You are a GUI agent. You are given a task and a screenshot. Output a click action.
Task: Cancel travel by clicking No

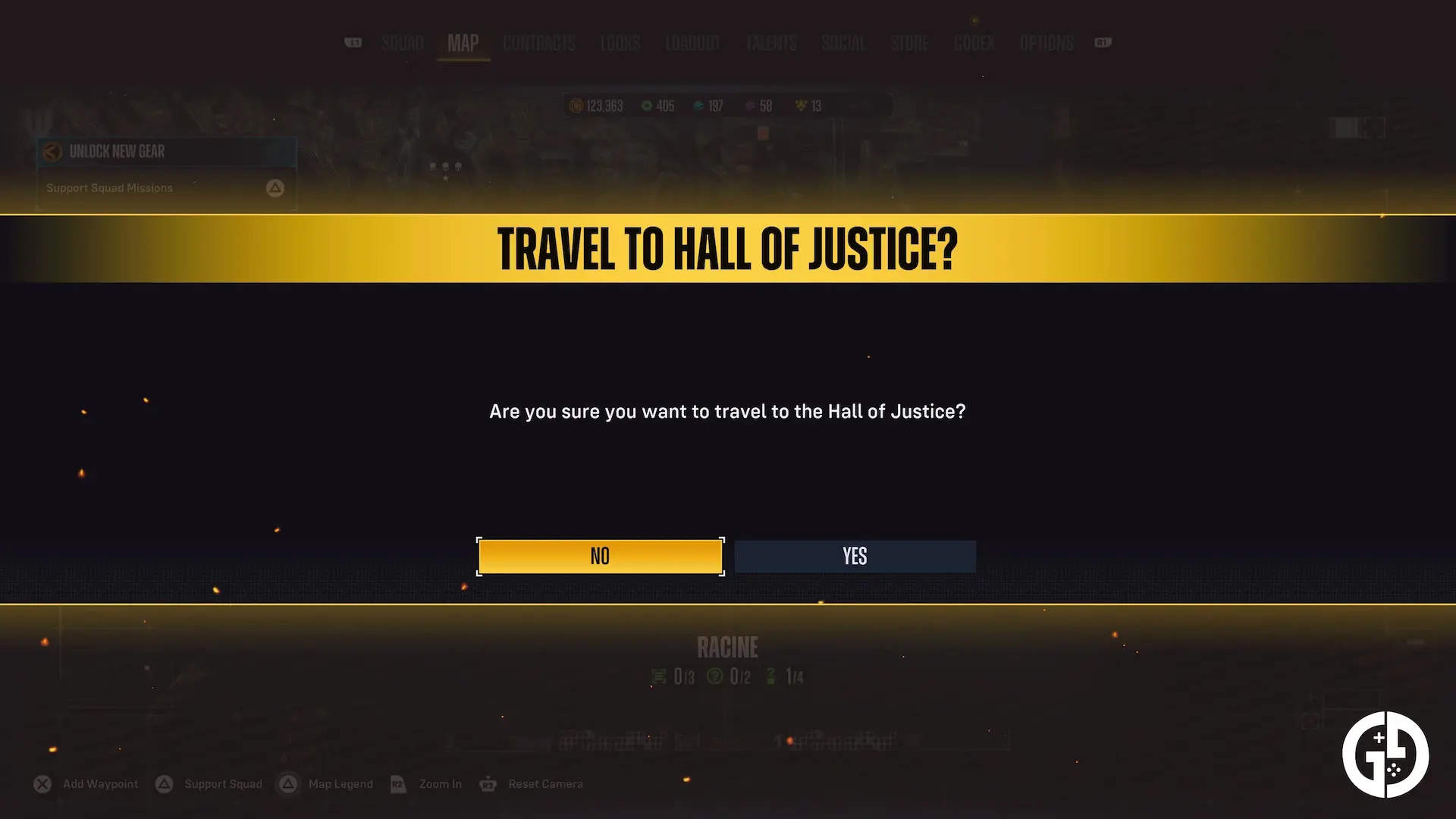click(600, 556)
